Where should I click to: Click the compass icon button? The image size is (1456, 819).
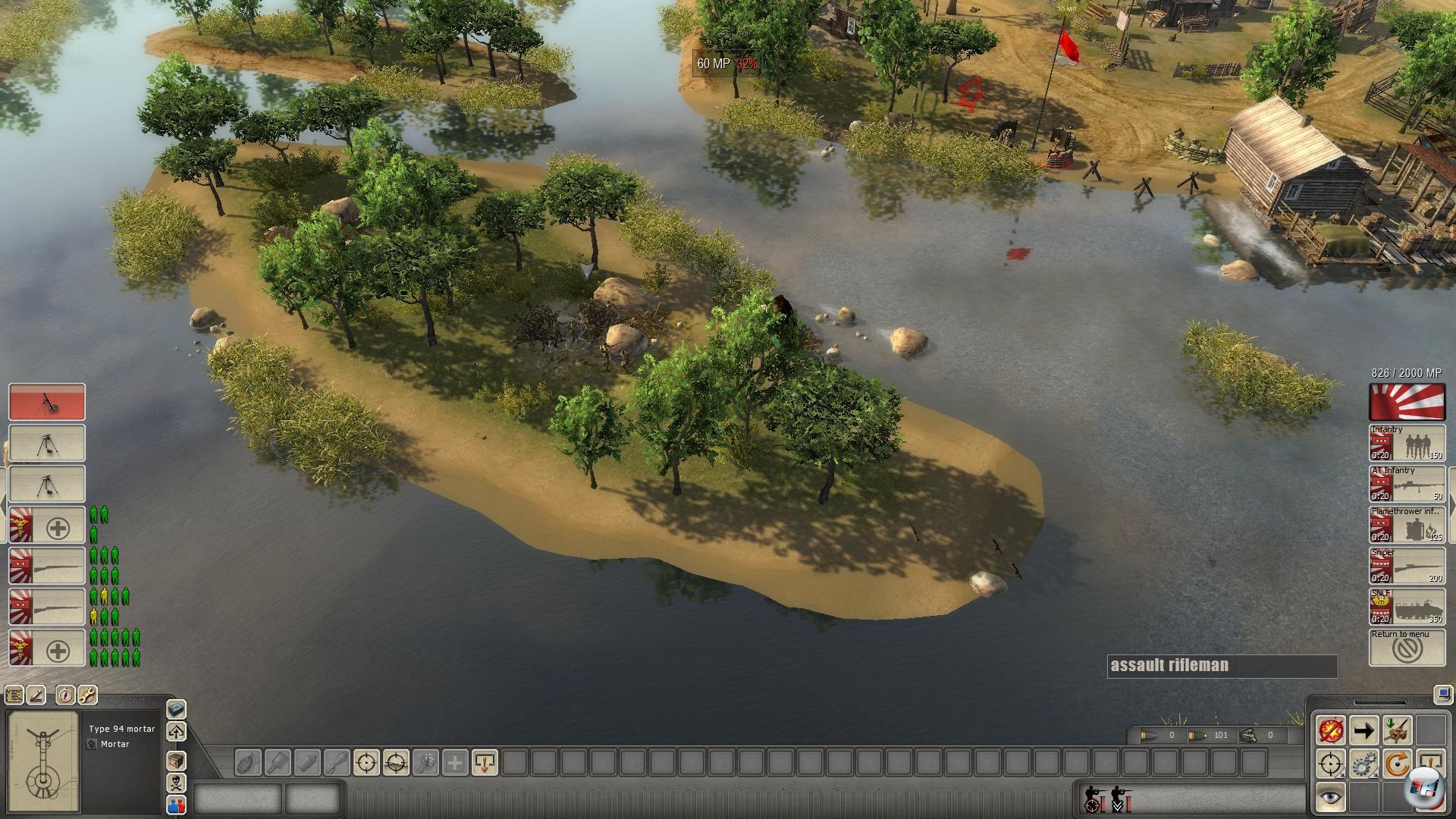pyautogui.click(x=65, y=695)
